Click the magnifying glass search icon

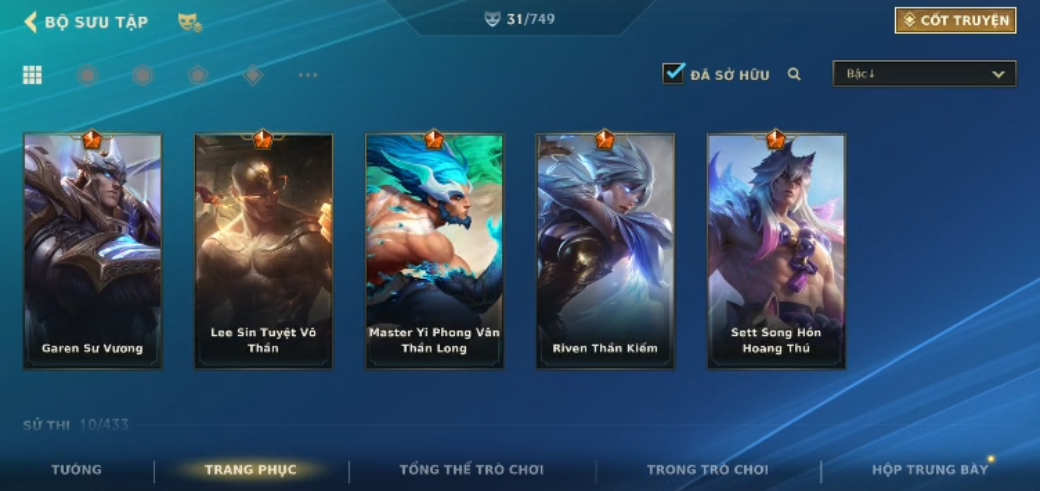tap(794, 74)
